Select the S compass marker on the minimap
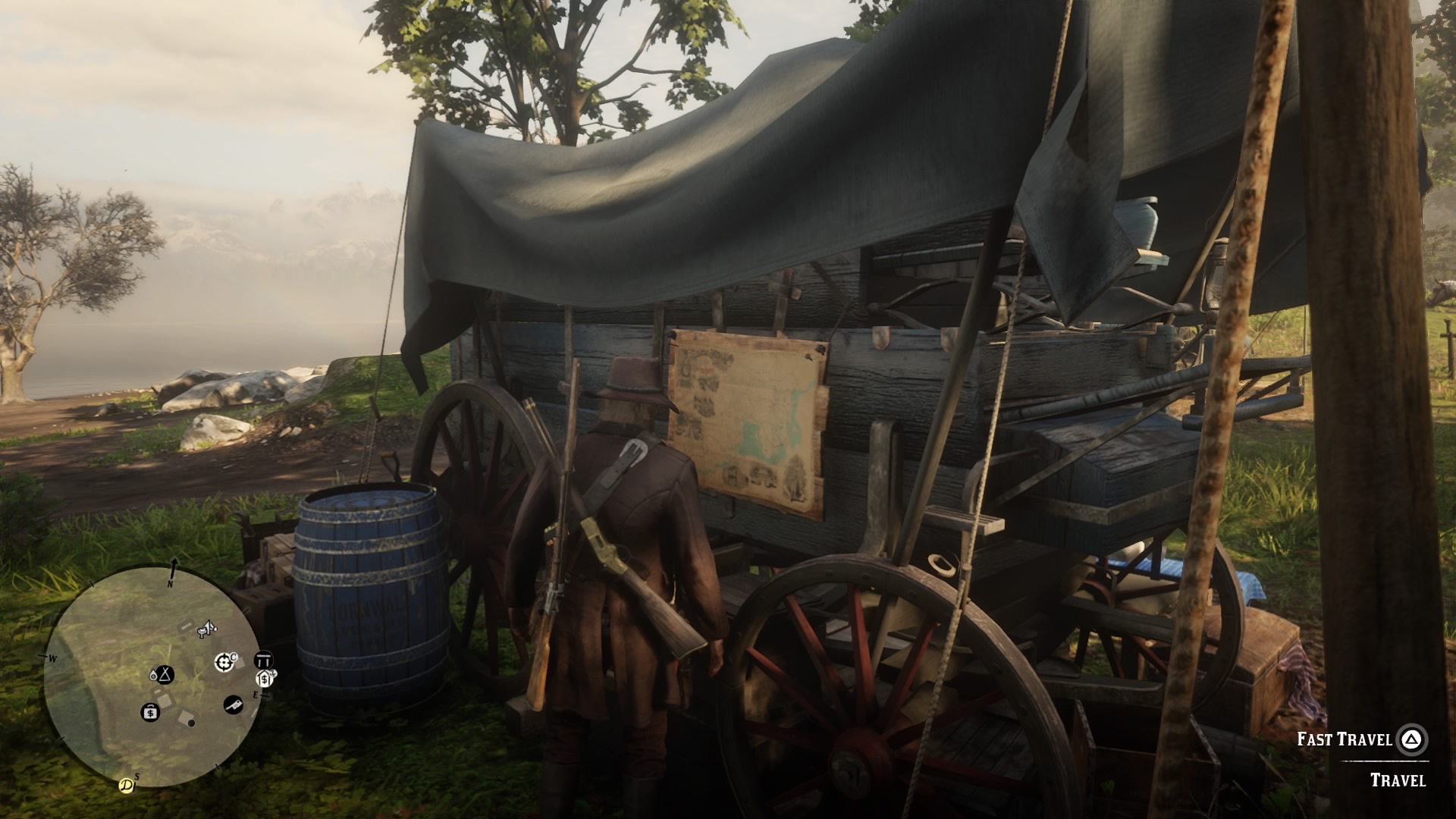This screenshot has width=1456, height=819. [x=136, y=777]
